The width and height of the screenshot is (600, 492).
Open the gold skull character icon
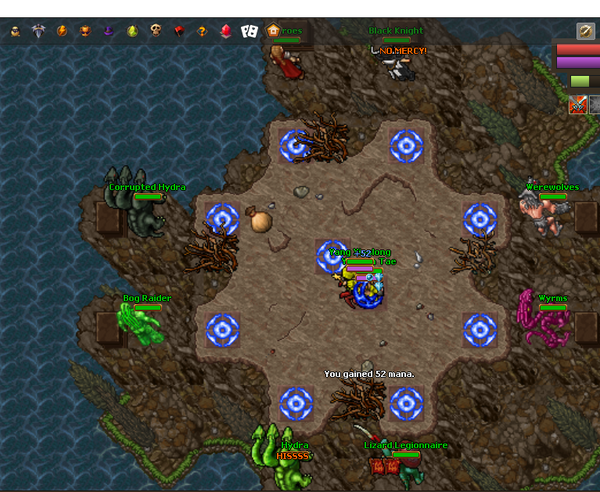(x=15, y=31)
